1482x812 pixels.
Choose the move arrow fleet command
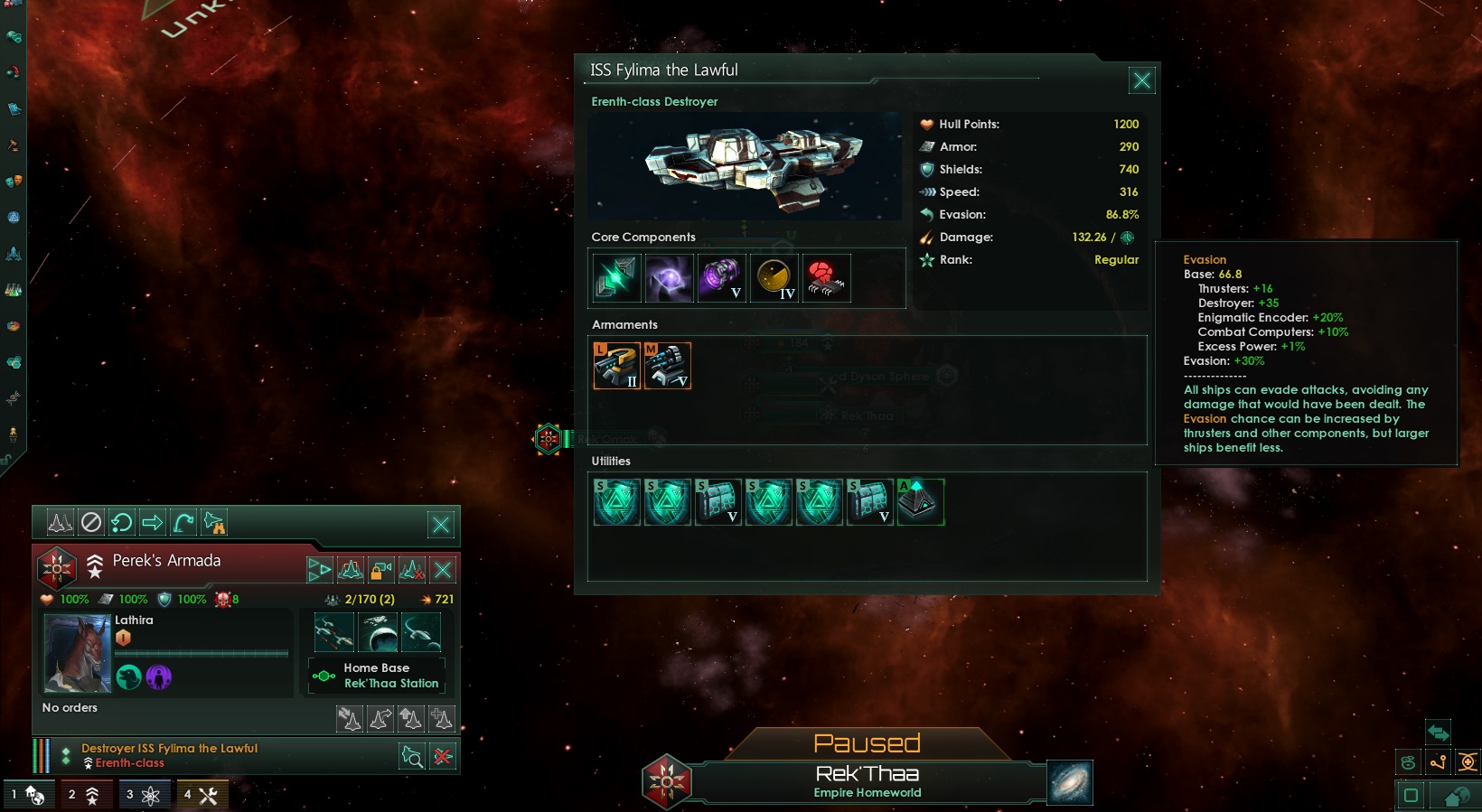(x=153, y=522)
